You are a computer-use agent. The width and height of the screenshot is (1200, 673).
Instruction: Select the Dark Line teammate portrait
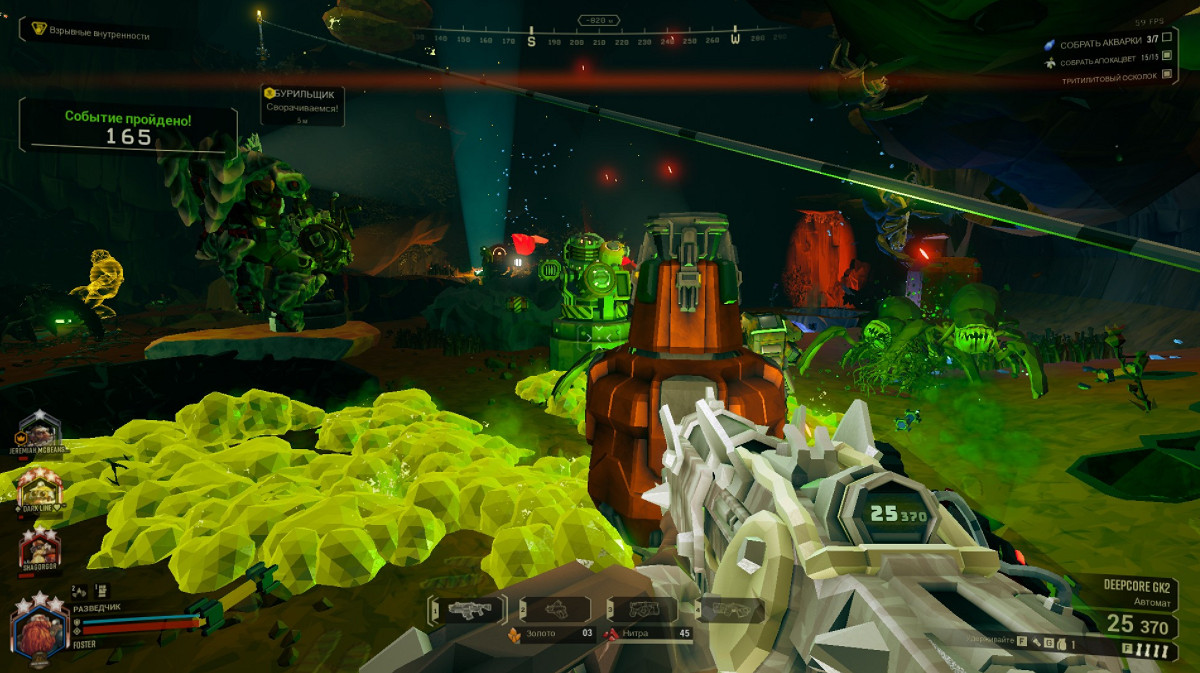(x=39, y=490)
